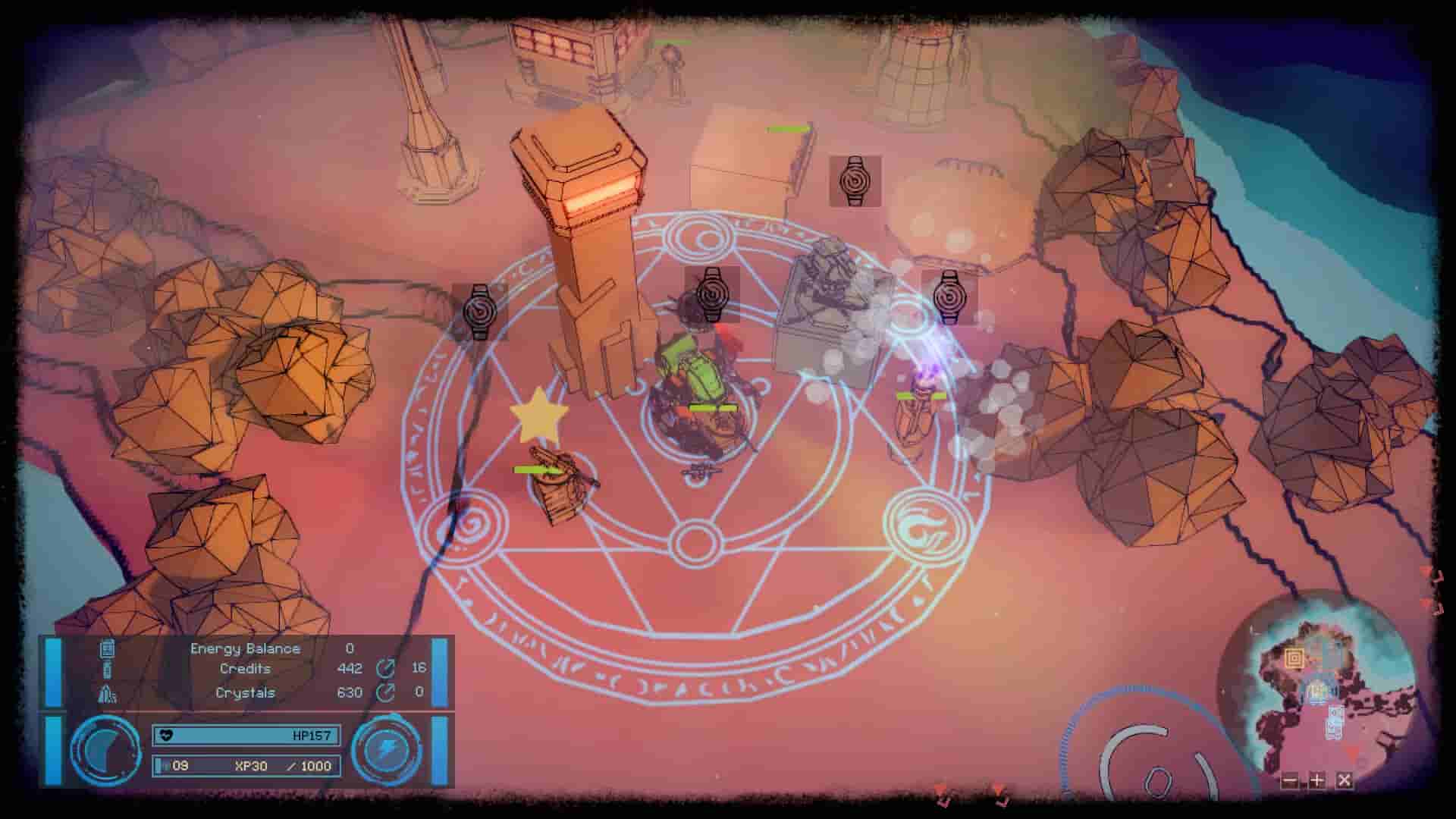The image size is (1456, 819).
Task: Collapse the minimap with the minus button
Action: [x=1290, y=780]
